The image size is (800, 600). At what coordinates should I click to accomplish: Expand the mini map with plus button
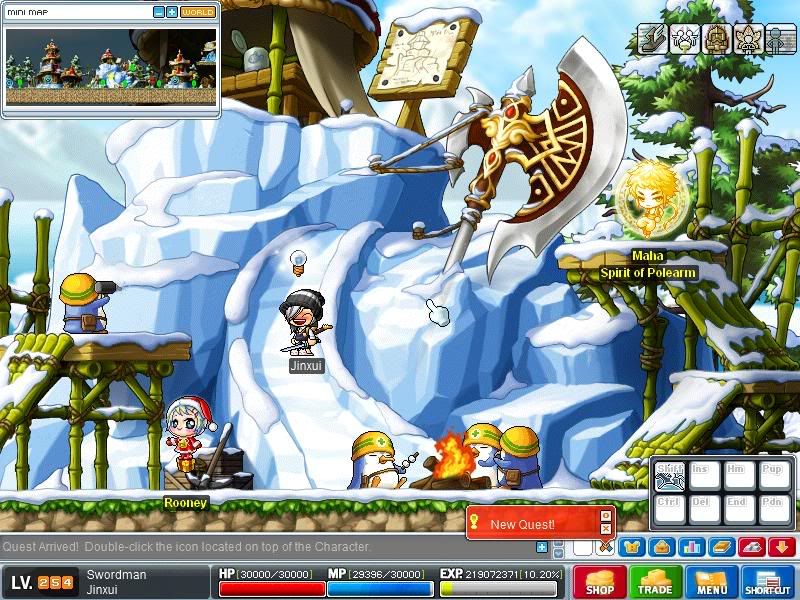(x=172, y=12)
